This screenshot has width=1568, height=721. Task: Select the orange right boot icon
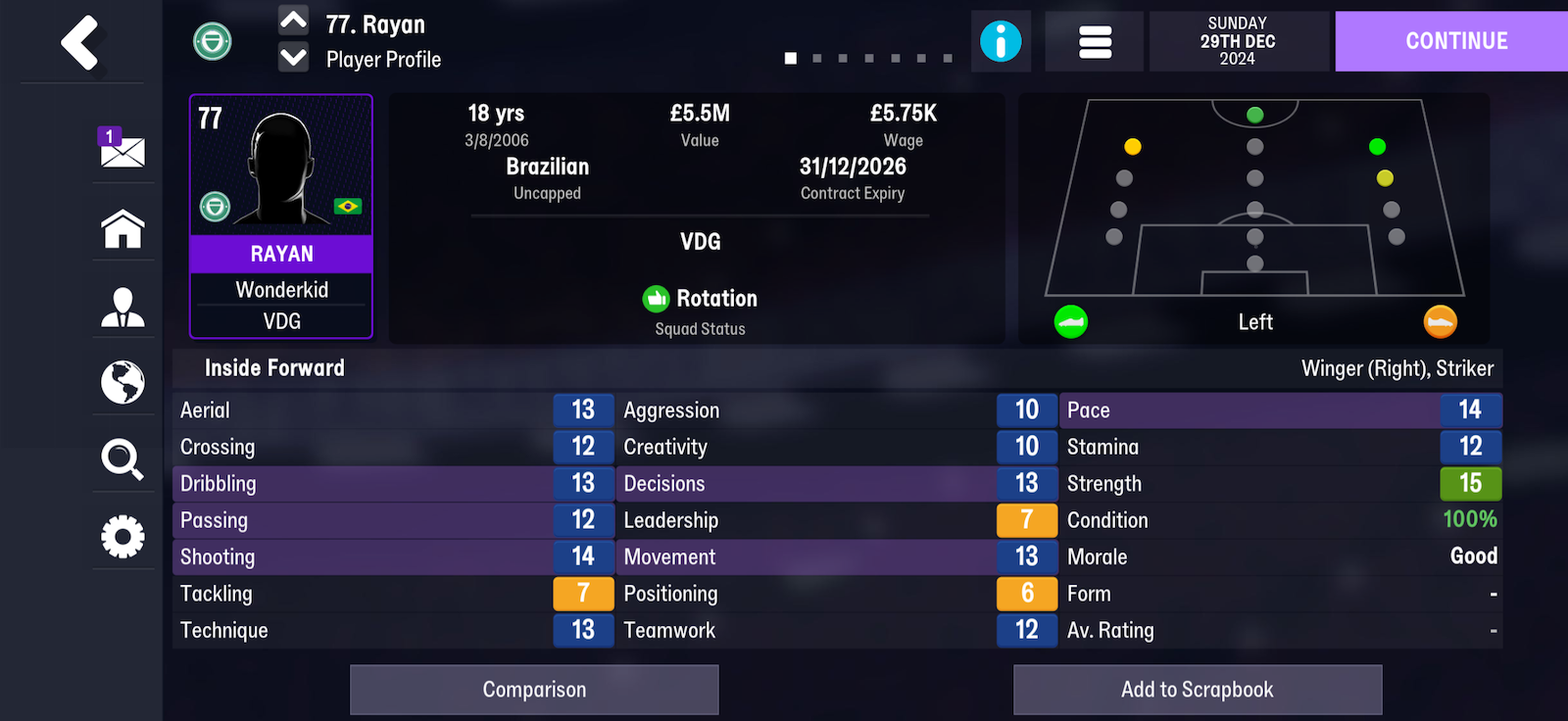pos(1440,321)
